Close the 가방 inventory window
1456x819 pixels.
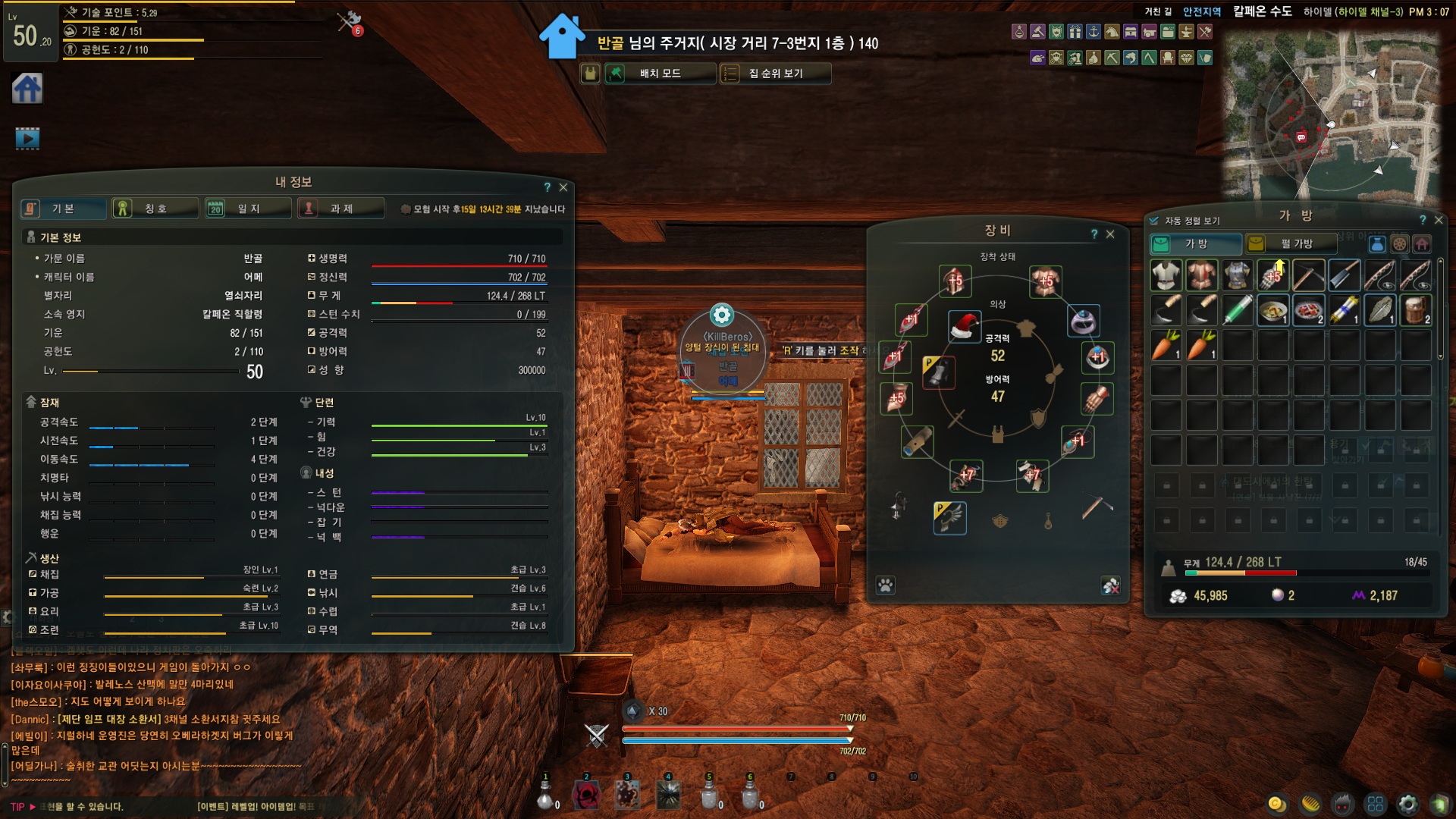(1439, 220)
